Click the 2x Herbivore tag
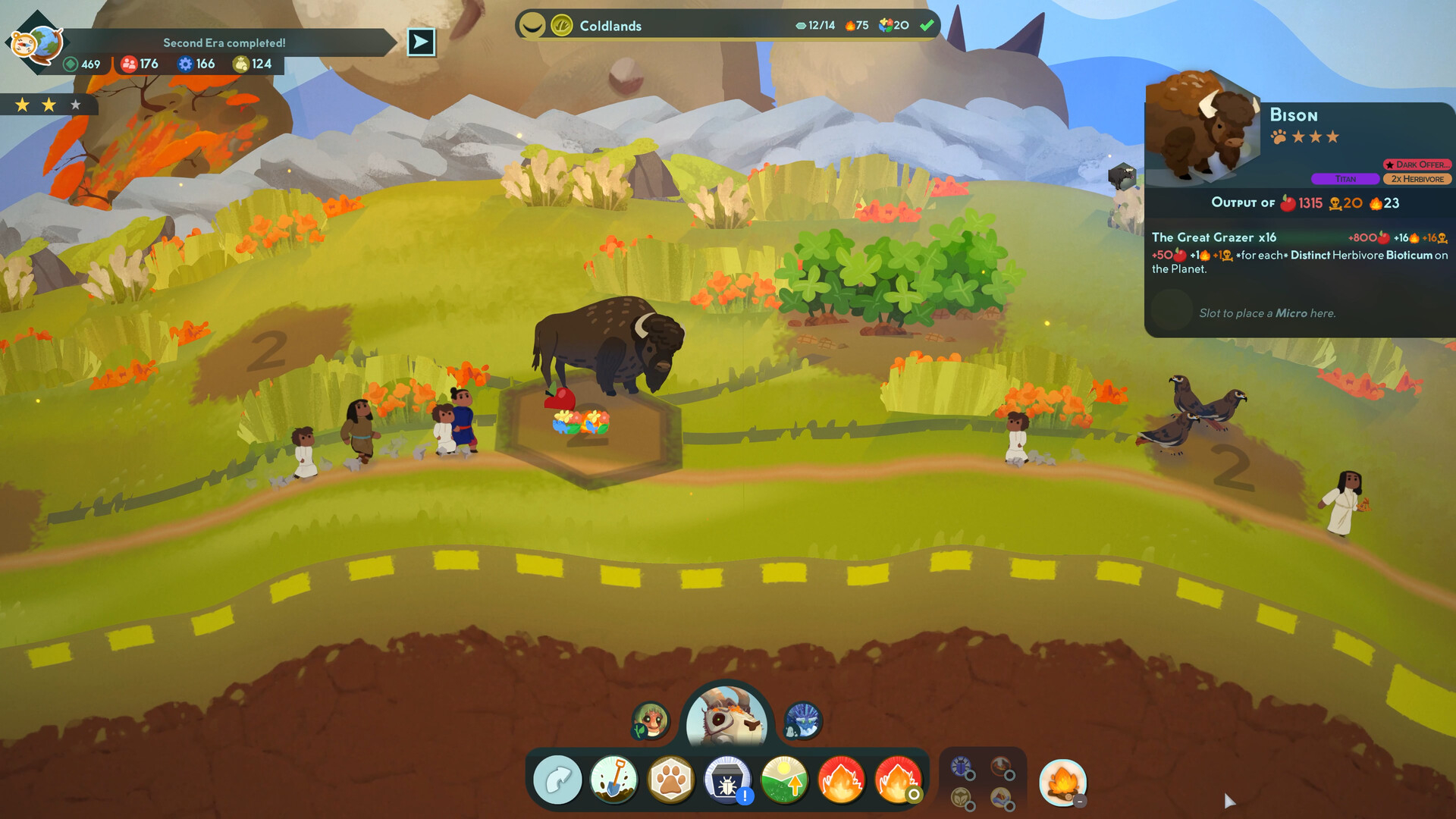This screenshot has width=1456, height=819. (x=1417, y=179)
